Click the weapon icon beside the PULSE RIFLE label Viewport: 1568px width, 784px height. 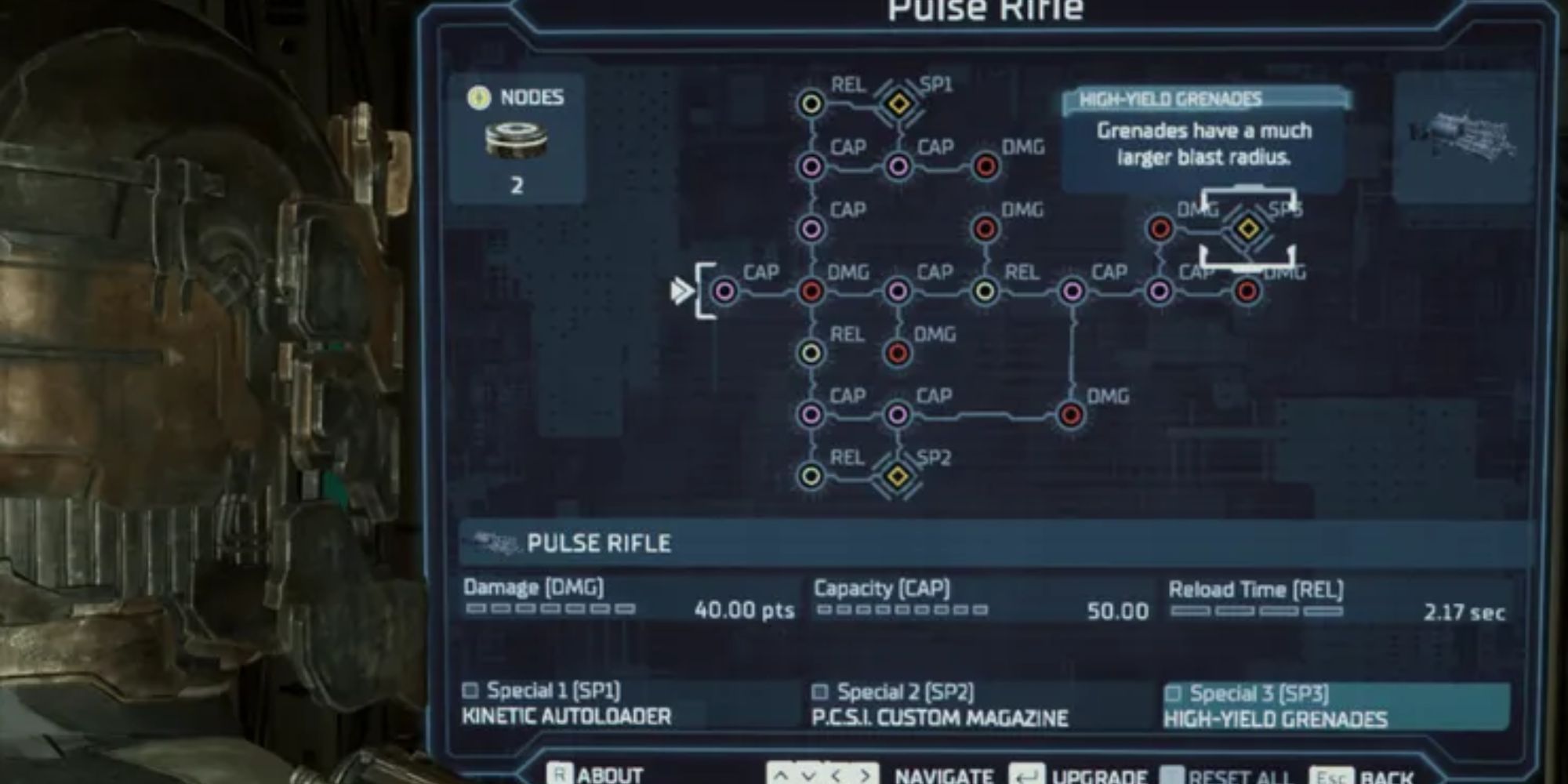pyautogui.click(x=494, y=543)
